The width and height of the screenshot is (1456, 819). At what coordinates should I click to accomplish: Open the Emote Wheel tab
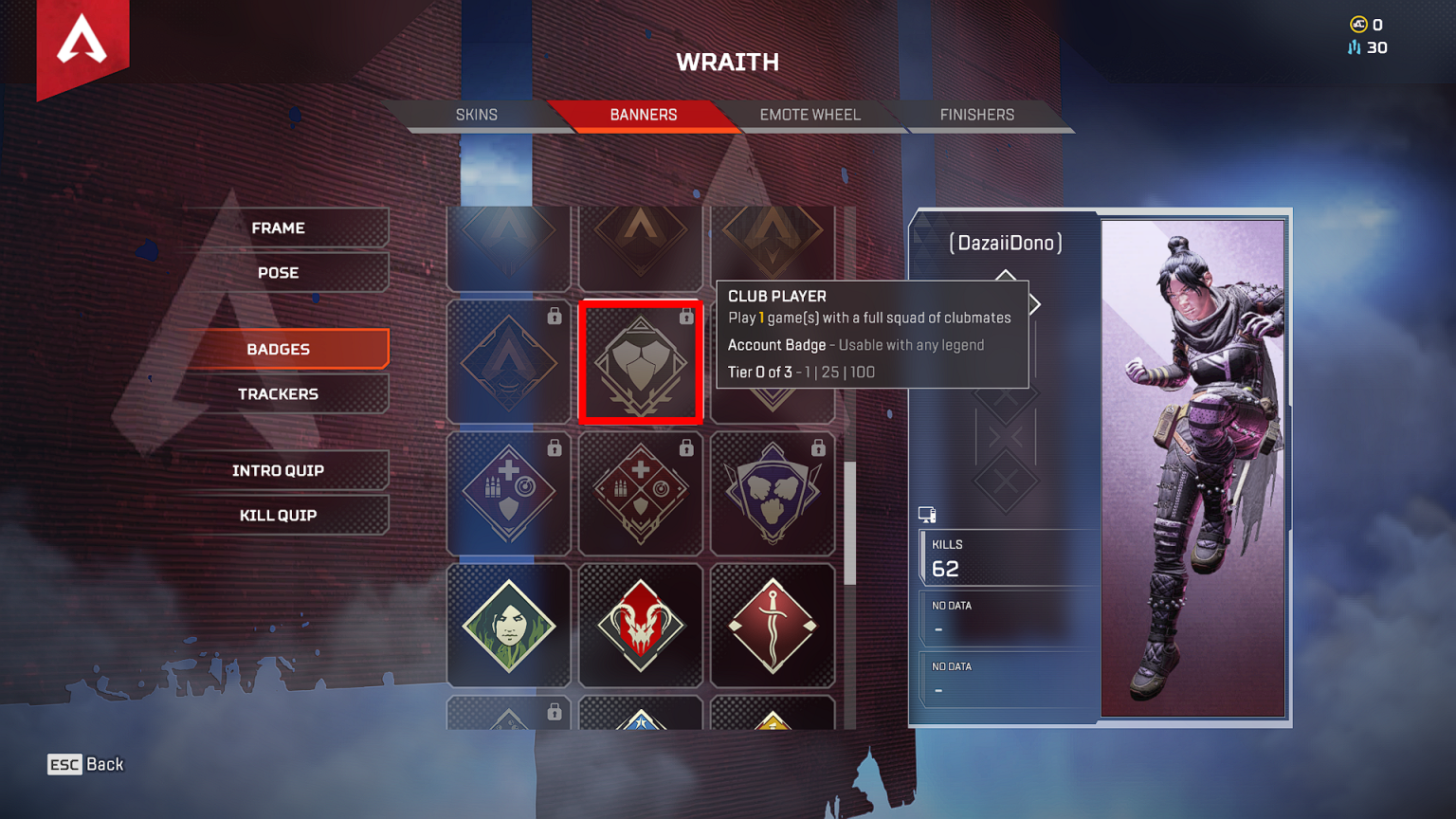pos(810,114)
